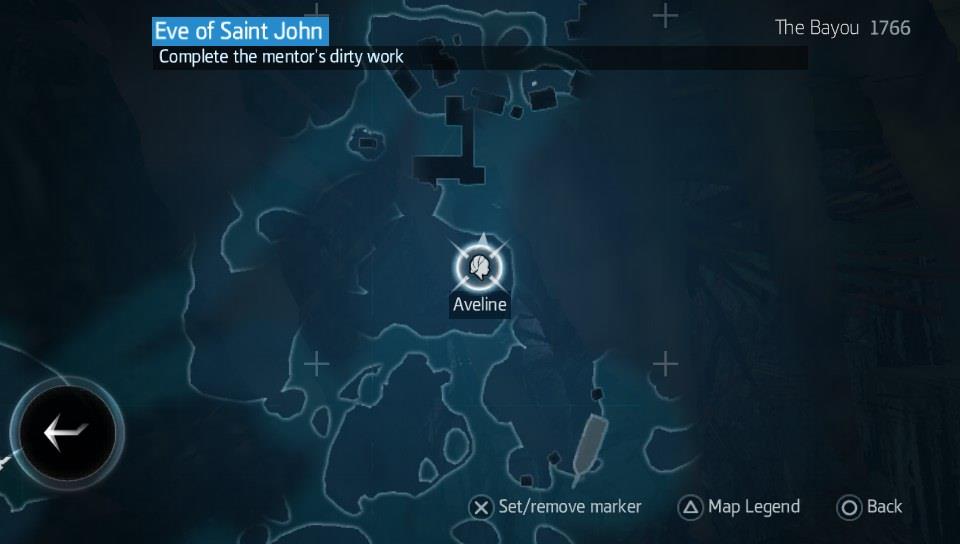Select Aveline's player marker on the map

point(481,267)
